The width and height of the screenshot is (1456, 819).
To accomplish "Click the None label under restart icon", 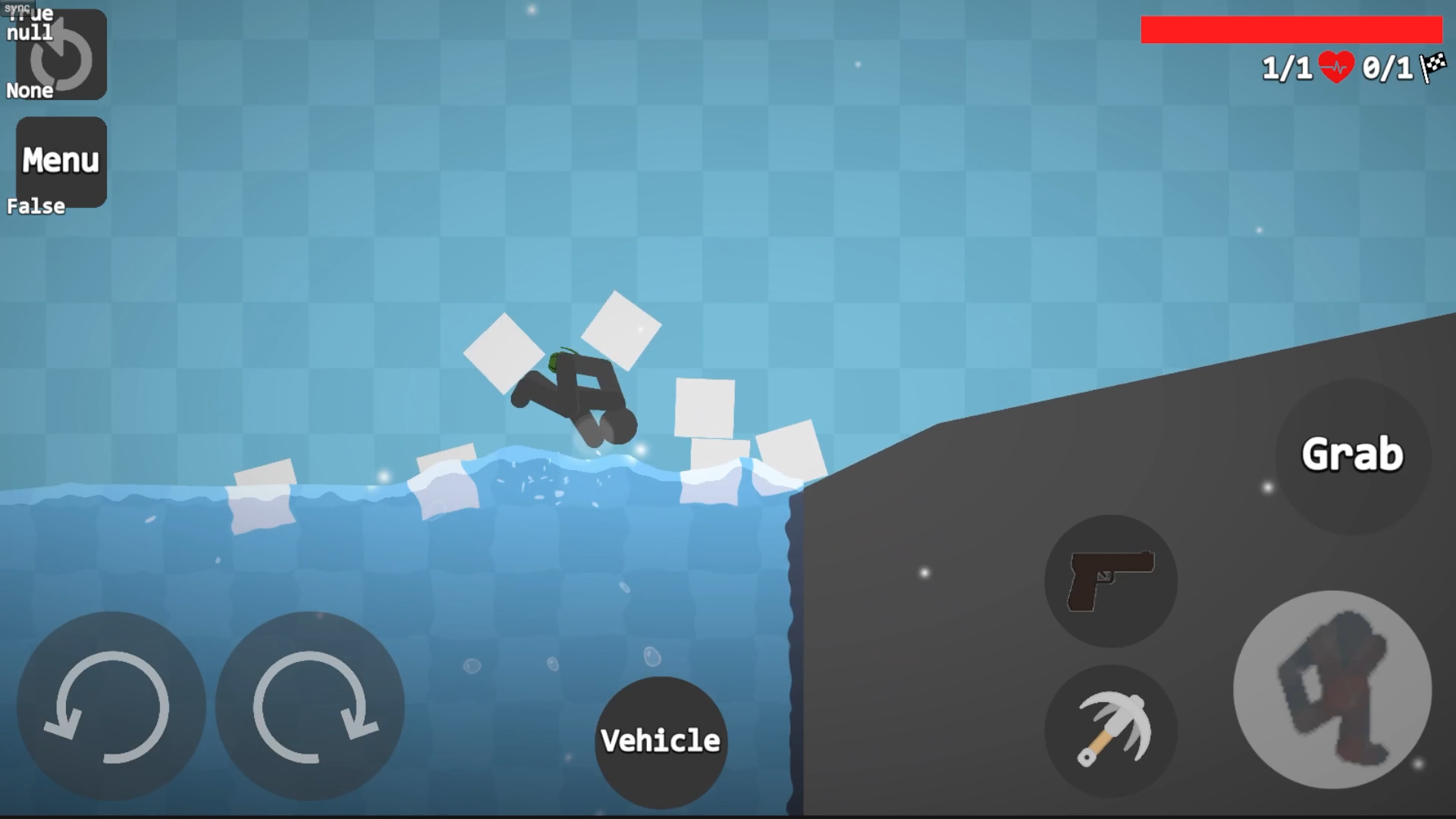I will pyautogui.click(x=30, y=91).
